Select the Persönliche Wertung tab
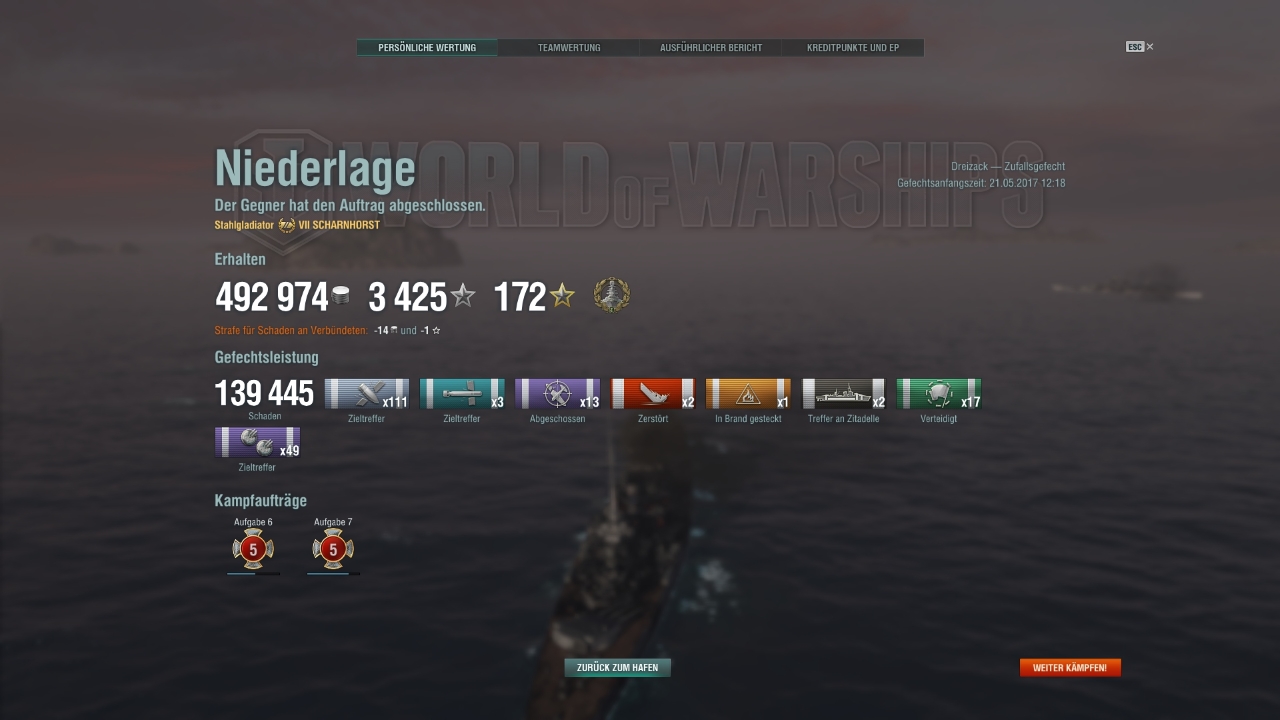 tap(427, 47)
